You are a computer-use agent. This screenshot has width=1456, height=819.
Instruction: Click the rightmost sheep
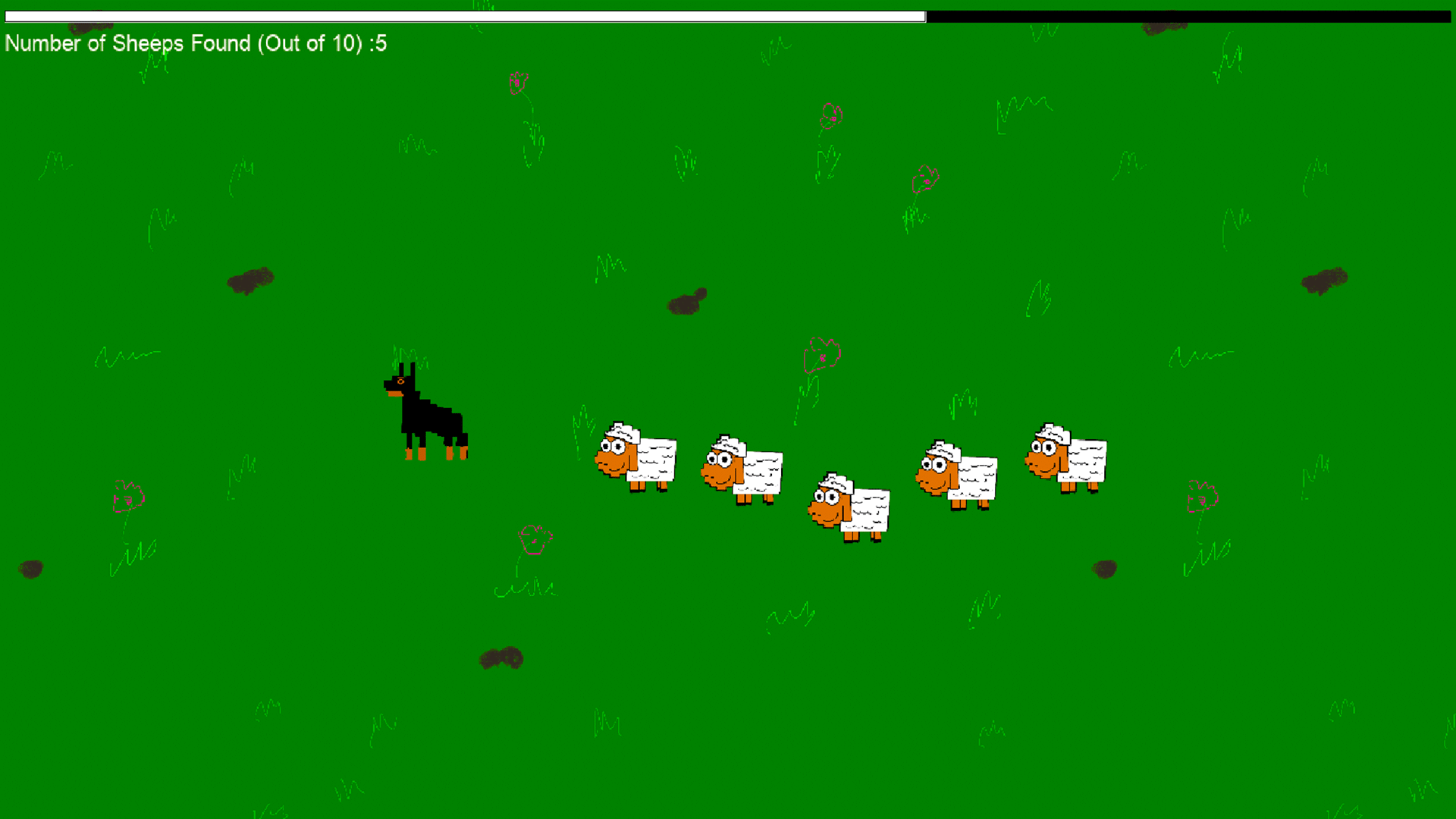point(1065,455)
